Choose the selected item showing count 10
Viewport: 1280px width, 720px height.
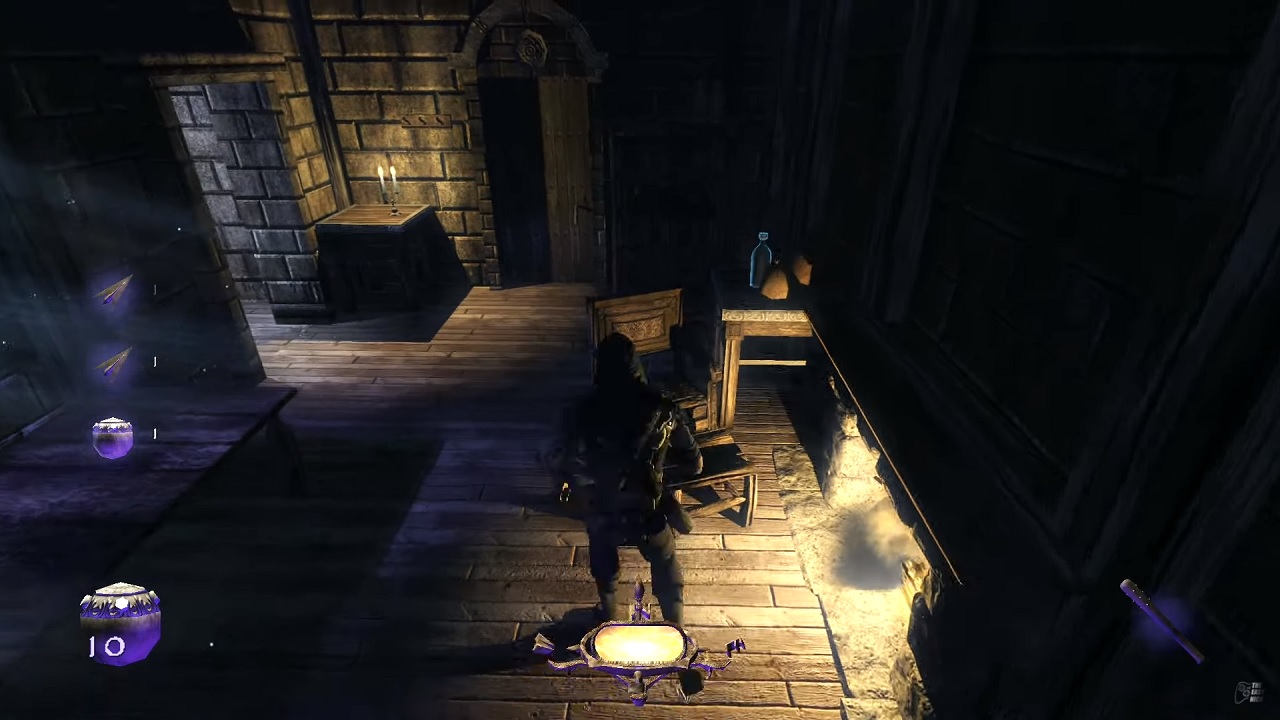click(x=120, y=620)
